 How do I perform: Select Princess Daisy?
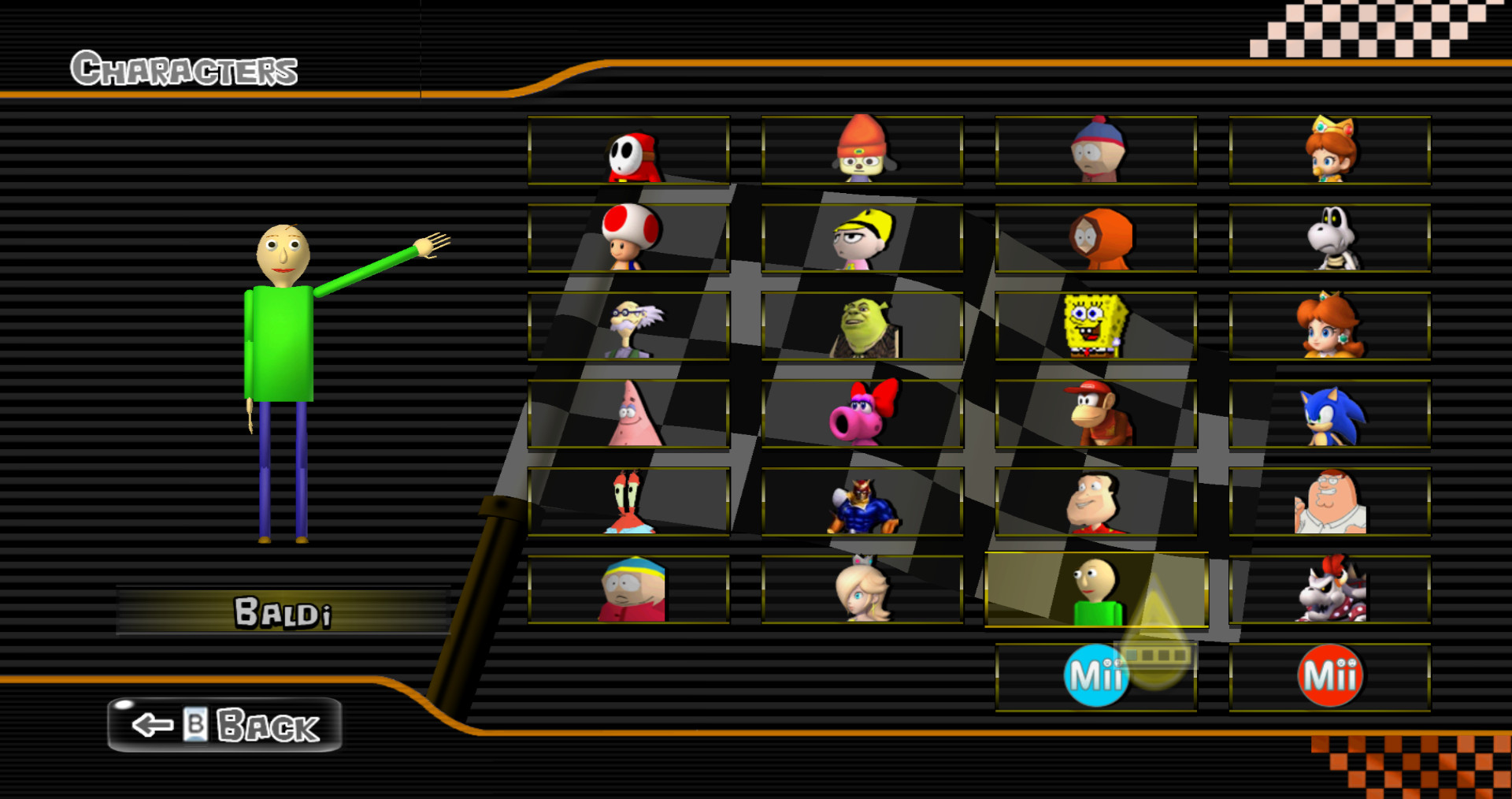pyautogui.click(x=1331, y=326)
